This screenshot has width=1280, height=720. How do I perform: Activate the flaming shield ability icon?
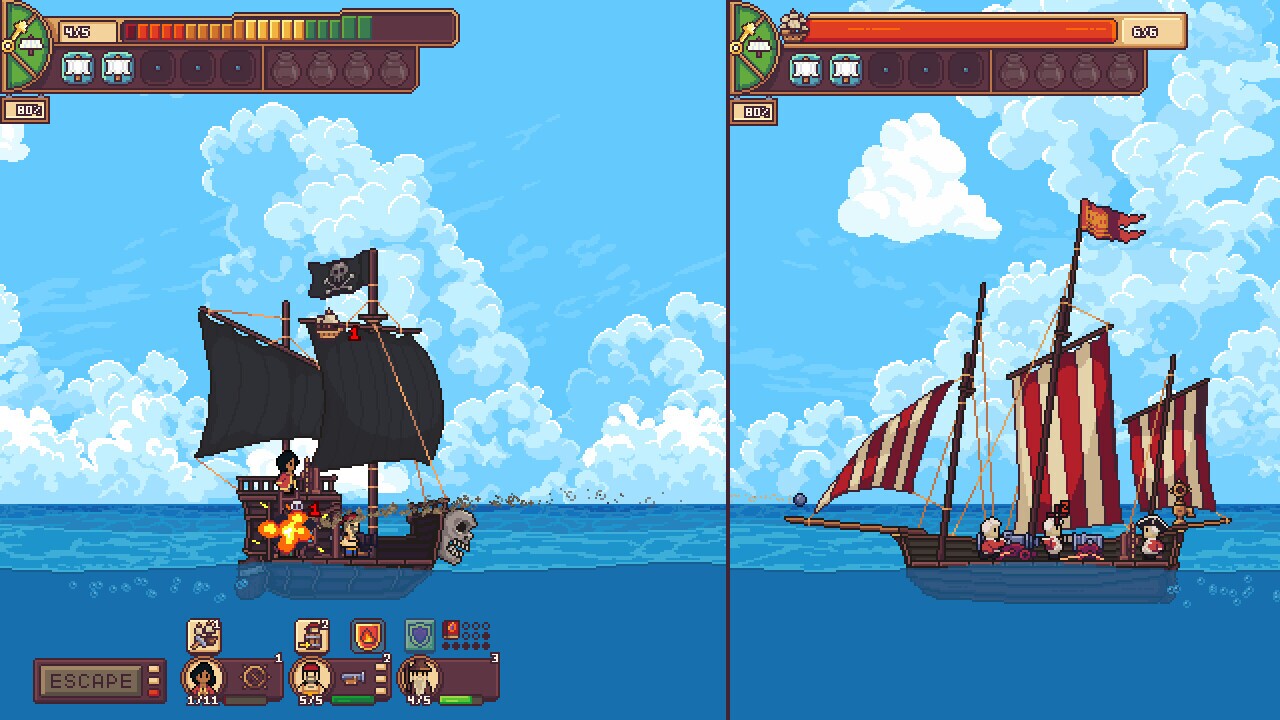pyautogui.click(x=365, y=635)
